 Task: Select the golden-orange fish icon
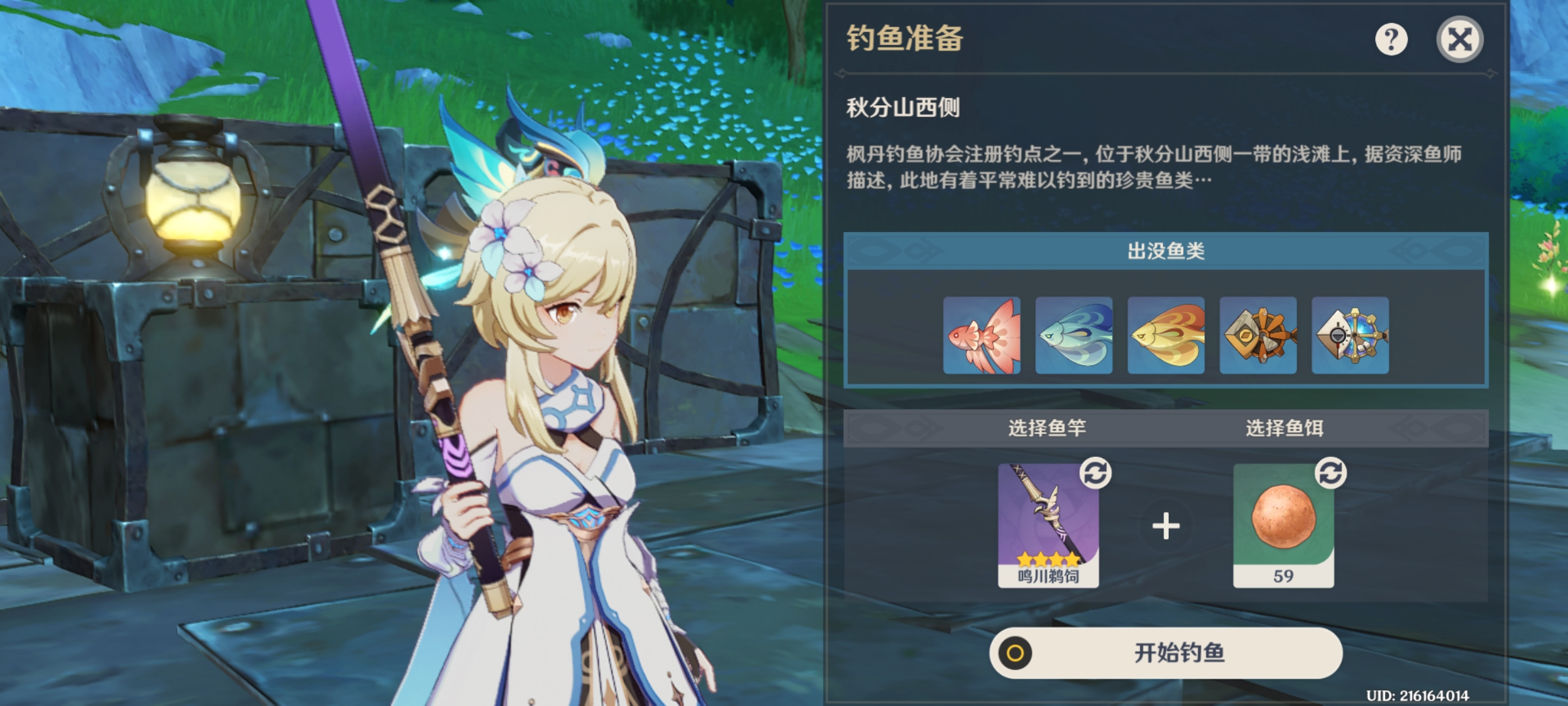pyautogui.click(x=1166, y=335)
